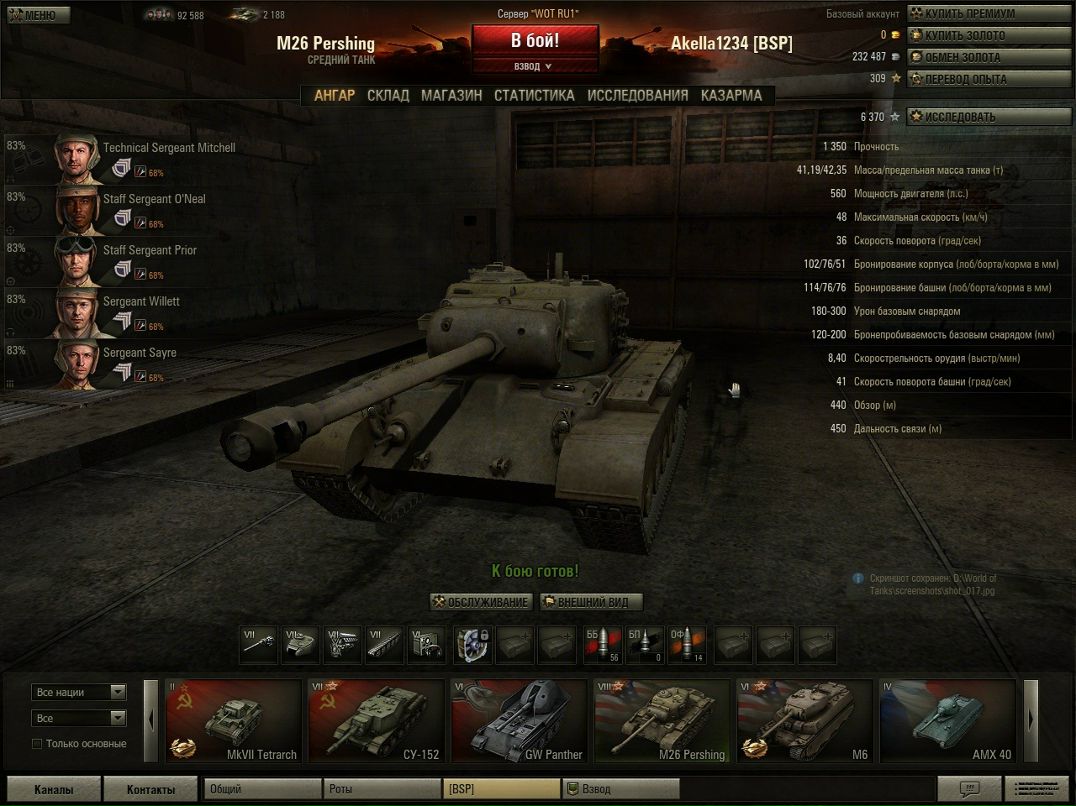Click the Купить золото button
This screenshot has width=1076, height=806.
987,36
